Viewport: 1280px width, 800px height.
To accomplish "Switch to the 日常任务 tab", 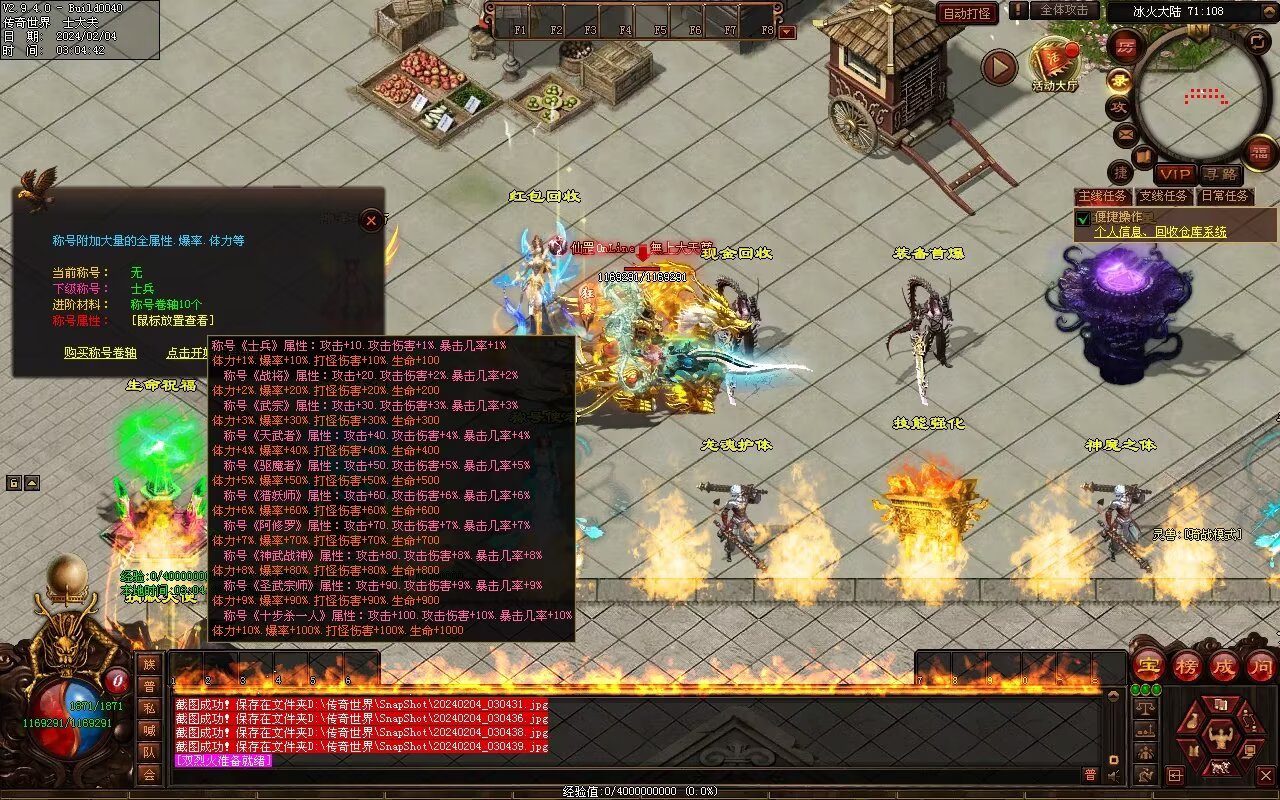I will (1225, 196).
